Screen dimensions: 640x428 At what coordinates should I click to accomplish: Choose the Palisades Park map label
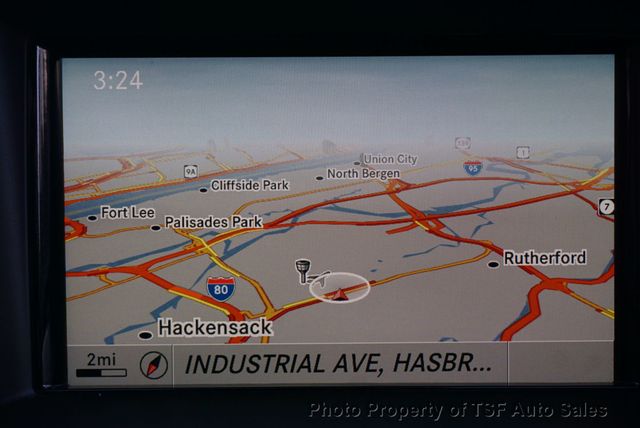(x=213, y=221)
